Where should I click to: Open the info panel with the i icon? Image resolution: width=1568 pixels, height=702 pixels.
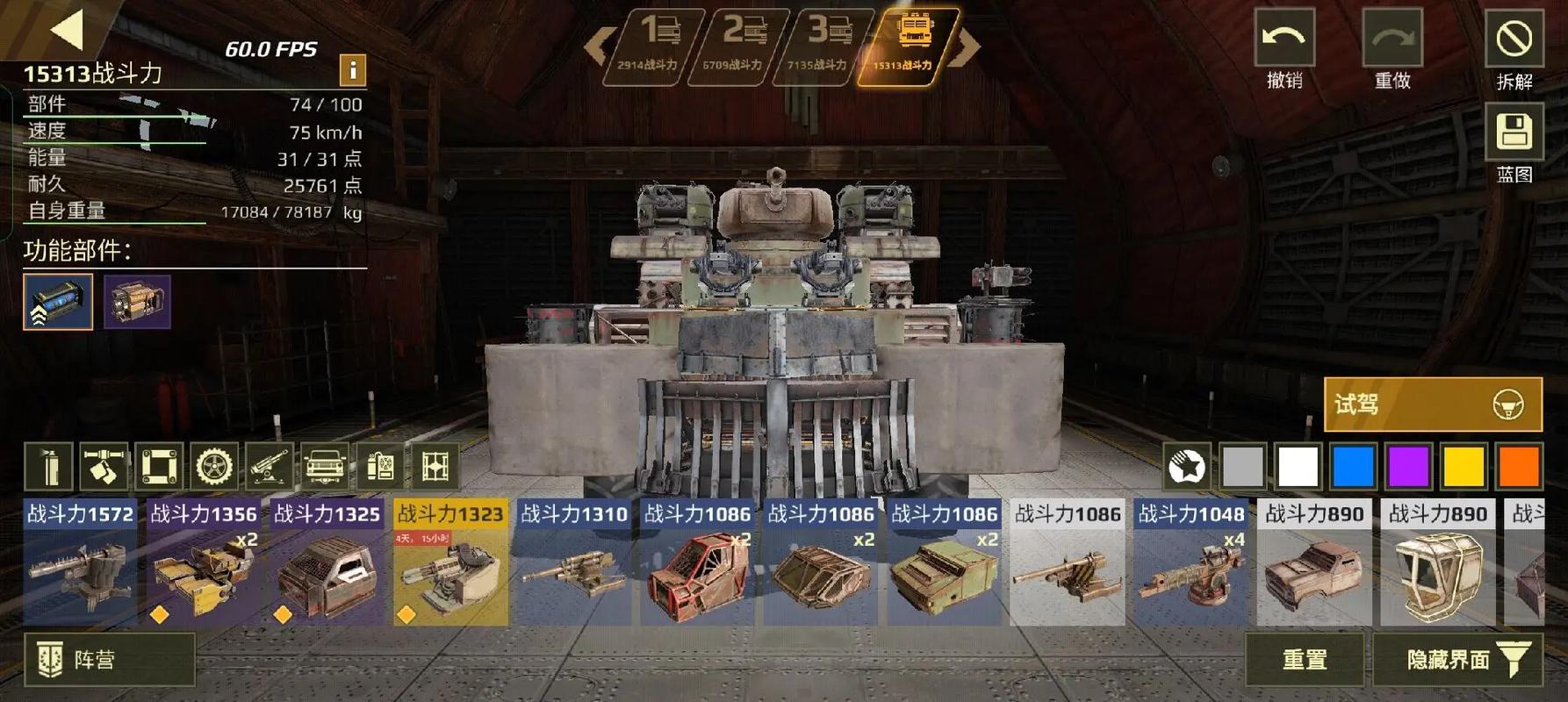(x=352, y=69)
